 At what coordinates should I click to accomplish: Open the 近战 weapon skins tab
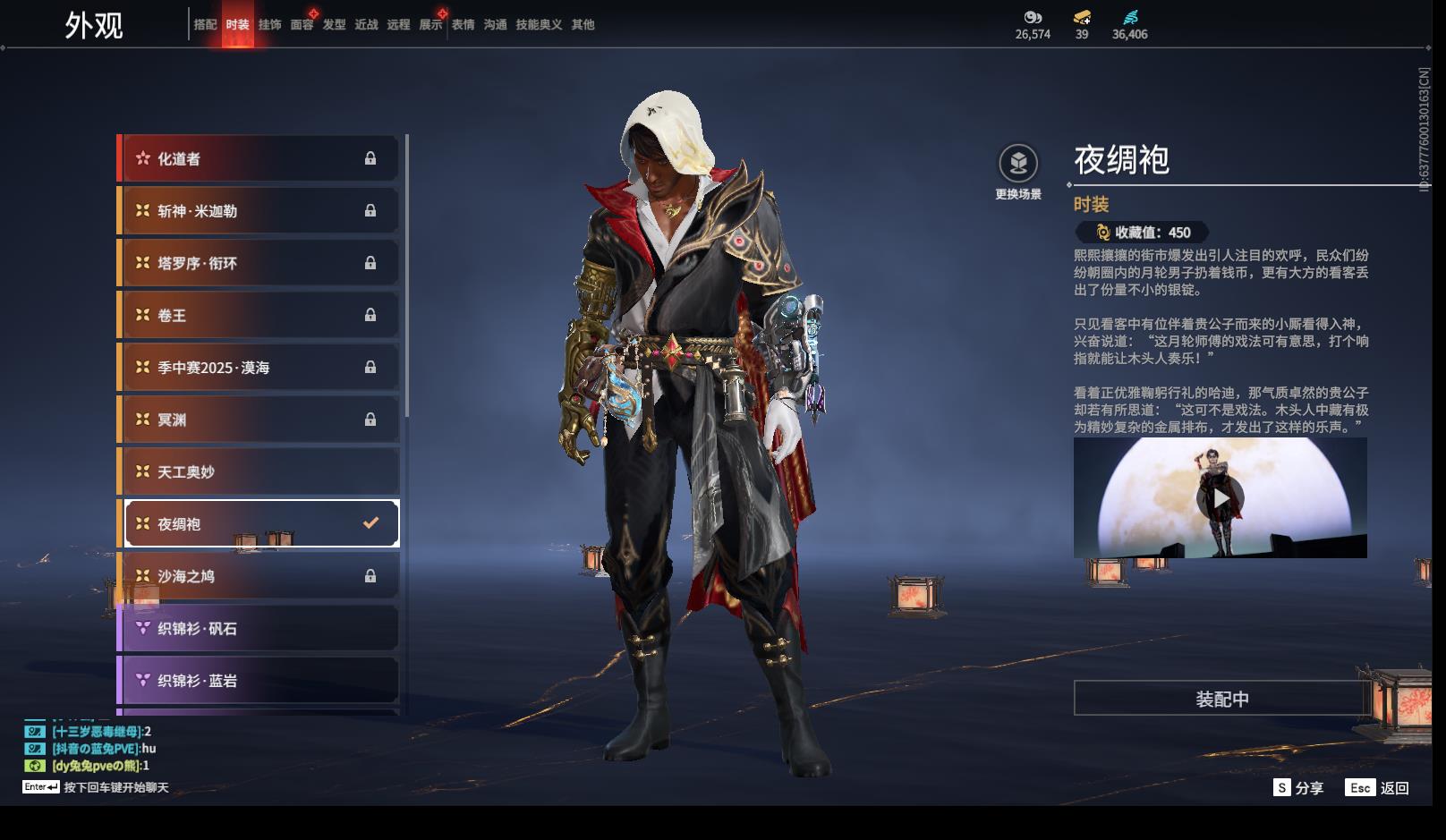(366, 25)
